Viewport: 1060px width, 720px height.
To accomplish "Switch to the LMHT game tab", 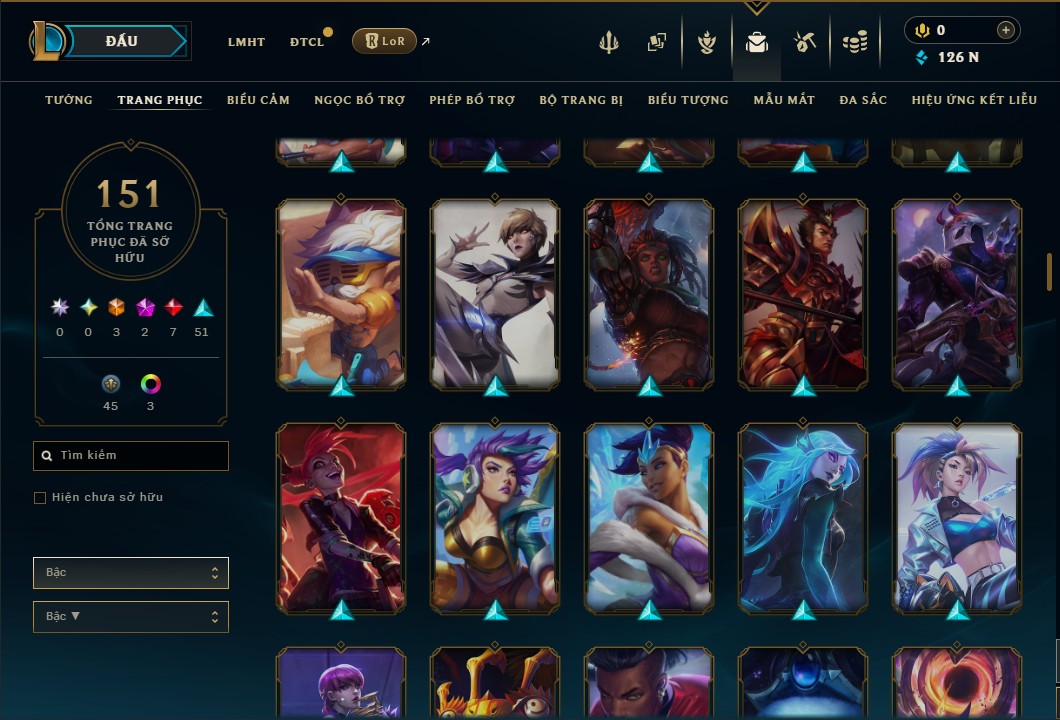I will pos(246,42).
